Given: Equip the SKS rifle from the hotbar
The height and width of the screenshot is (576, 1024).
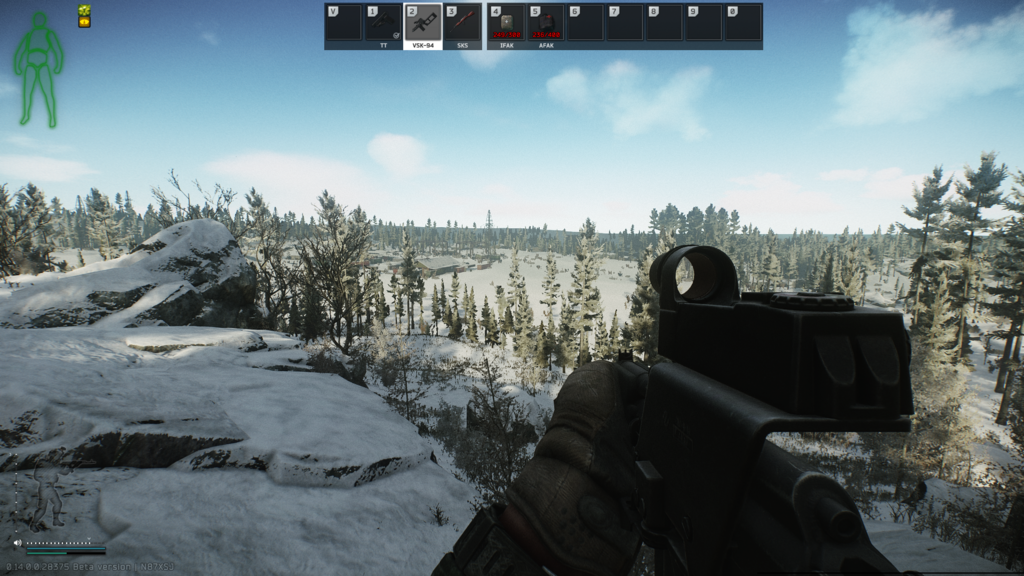Looking at the screenshot, I should tap(462, 23).
